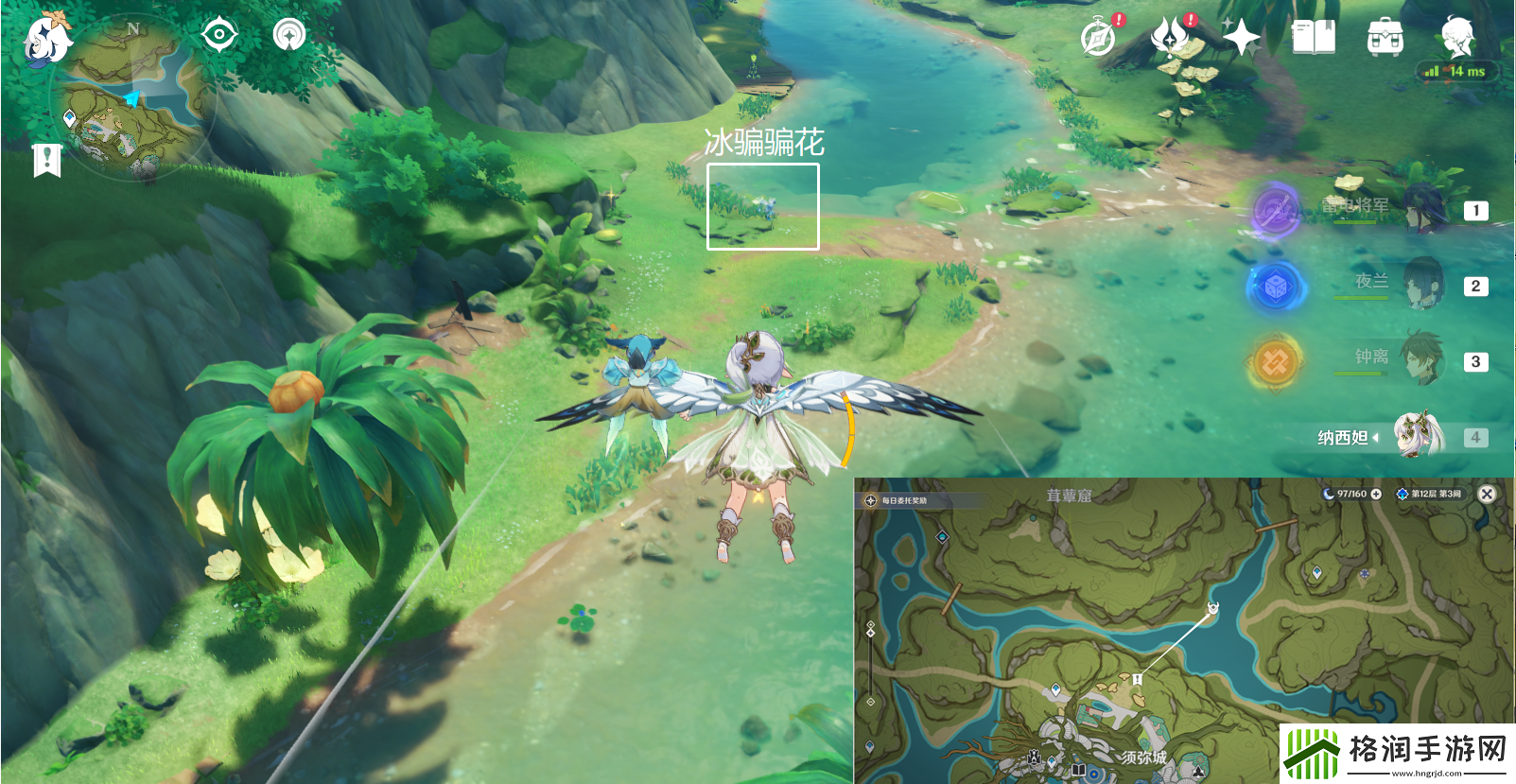Close the map with the X button
Viewport: 1516px width, 784px height.
coord(1487,494)
